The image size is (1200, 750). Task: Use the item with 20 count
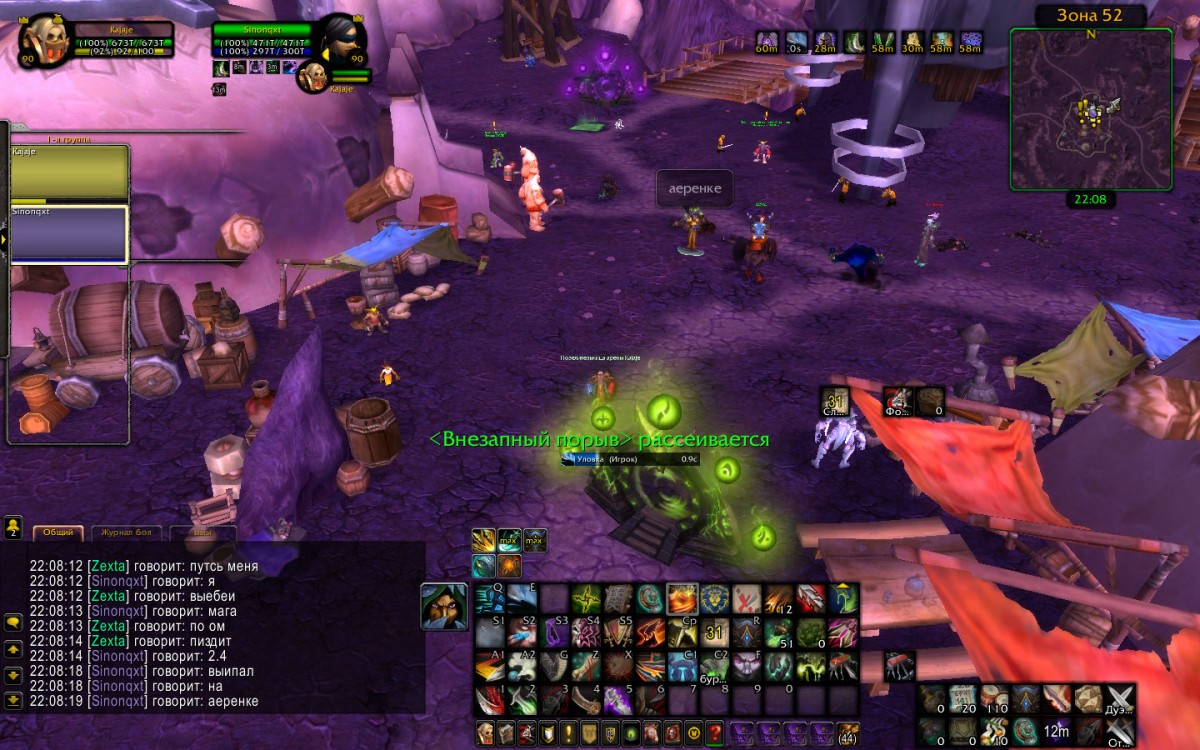[963, 698]
